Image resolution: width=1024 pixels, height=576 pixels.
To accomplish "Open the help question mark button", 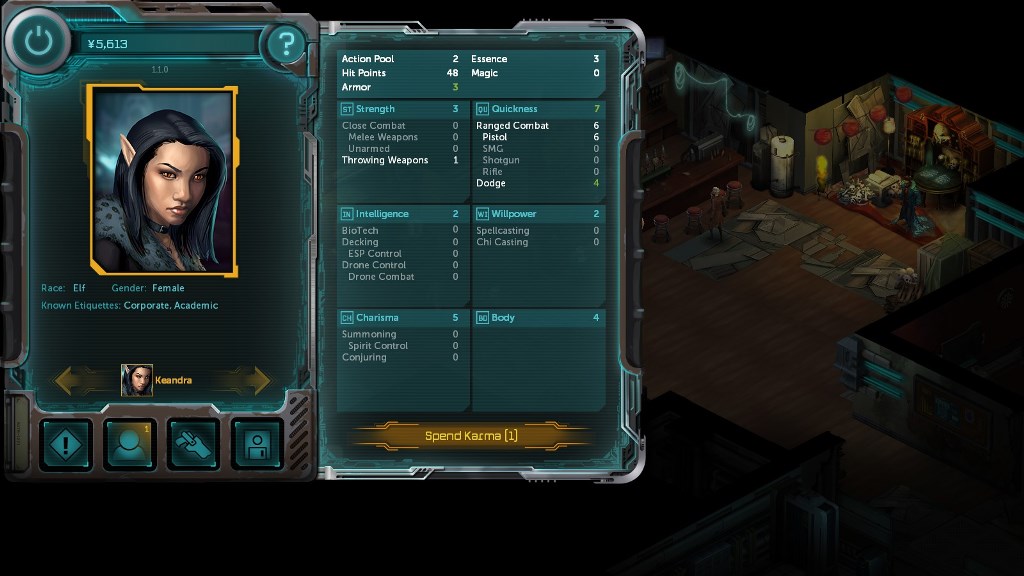I will pos(287,44).
